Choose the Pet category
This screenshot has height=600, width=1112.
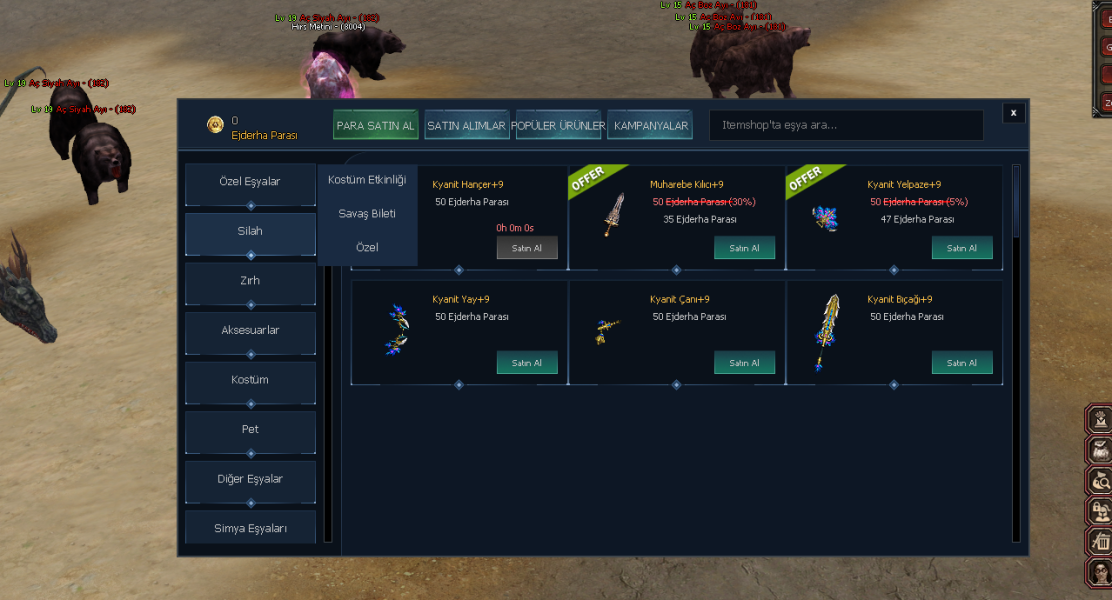[x=250, y=429]
